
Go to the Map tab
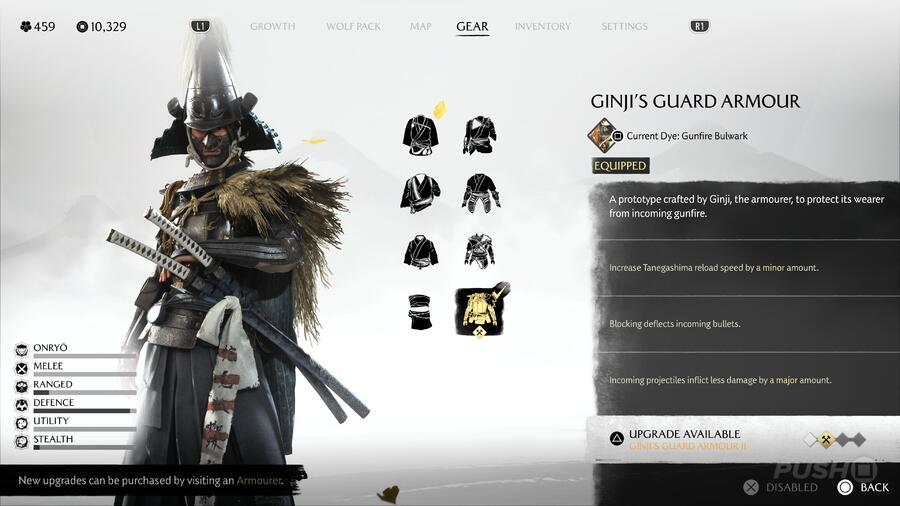(420, 26)
